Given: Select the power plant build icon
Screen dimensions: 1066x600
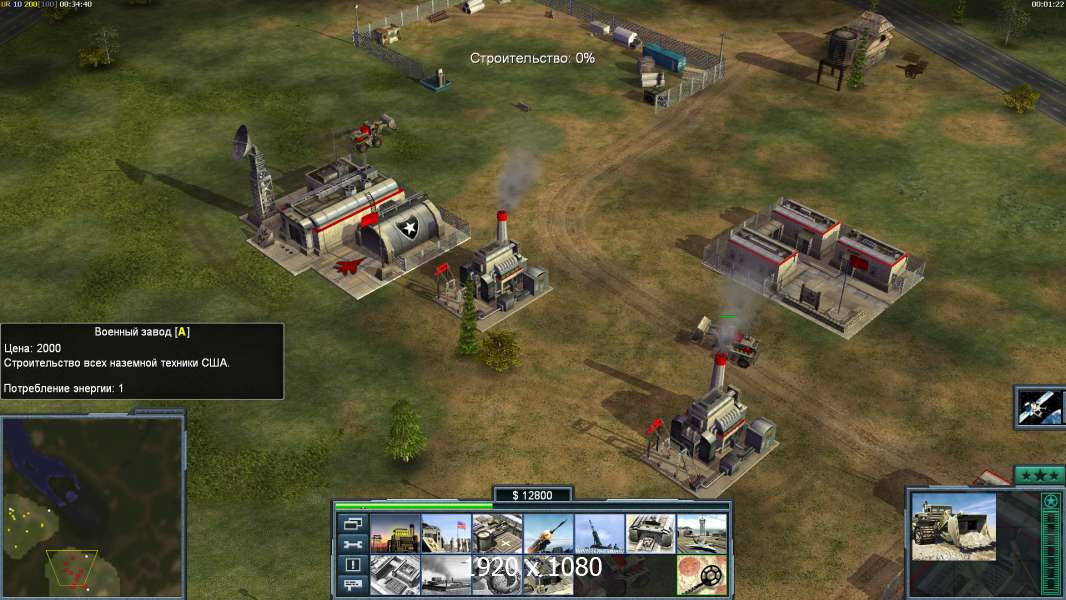Looking at the screenshot, I should 395,534.
